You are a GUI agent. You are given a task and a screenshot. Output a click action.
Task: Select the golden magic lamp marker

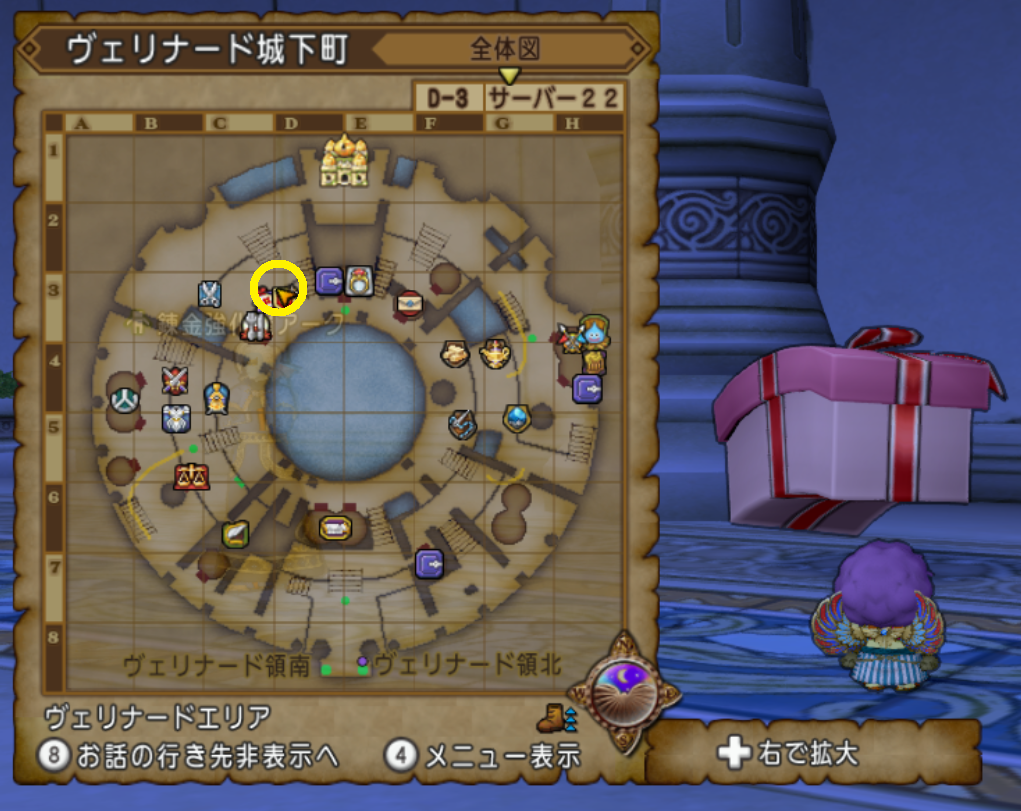click(494, 353)
